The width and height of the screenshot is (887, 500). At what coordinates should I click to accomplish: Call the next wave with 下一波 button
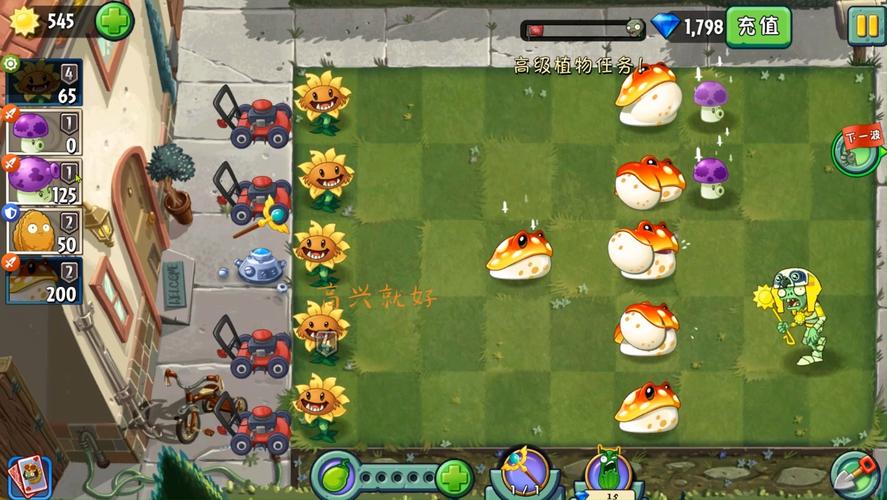857,150
